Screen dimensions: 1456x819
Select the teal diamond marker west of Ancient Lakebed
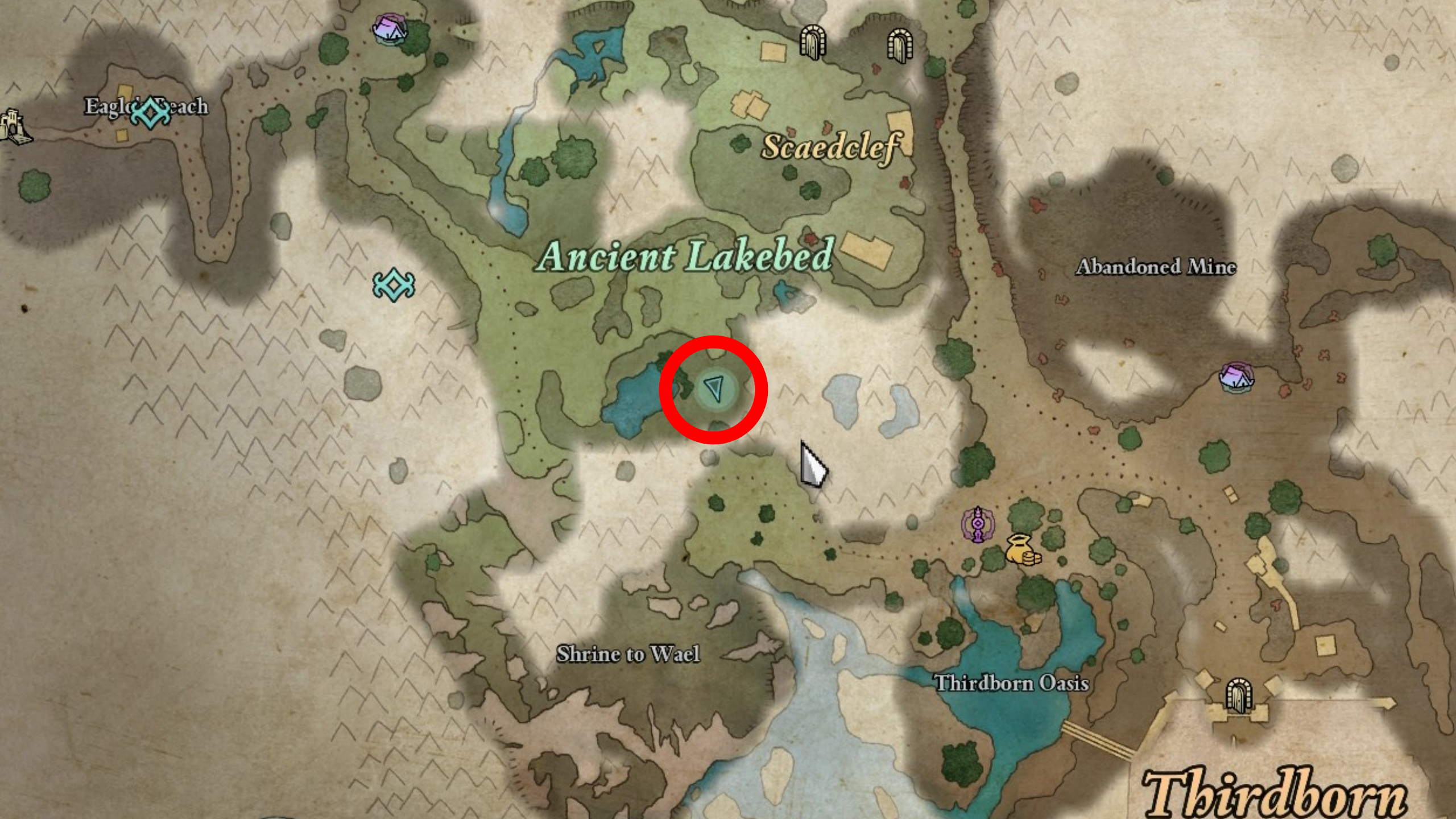pos(394,284)
